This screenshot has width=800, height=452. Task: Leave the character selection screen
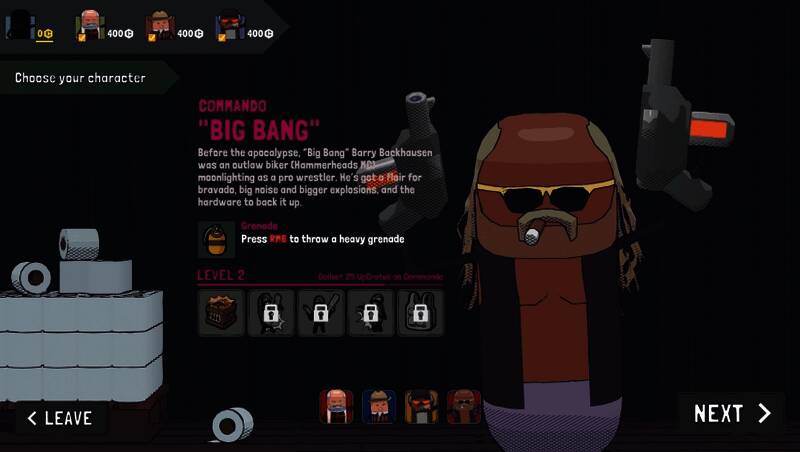60,418
